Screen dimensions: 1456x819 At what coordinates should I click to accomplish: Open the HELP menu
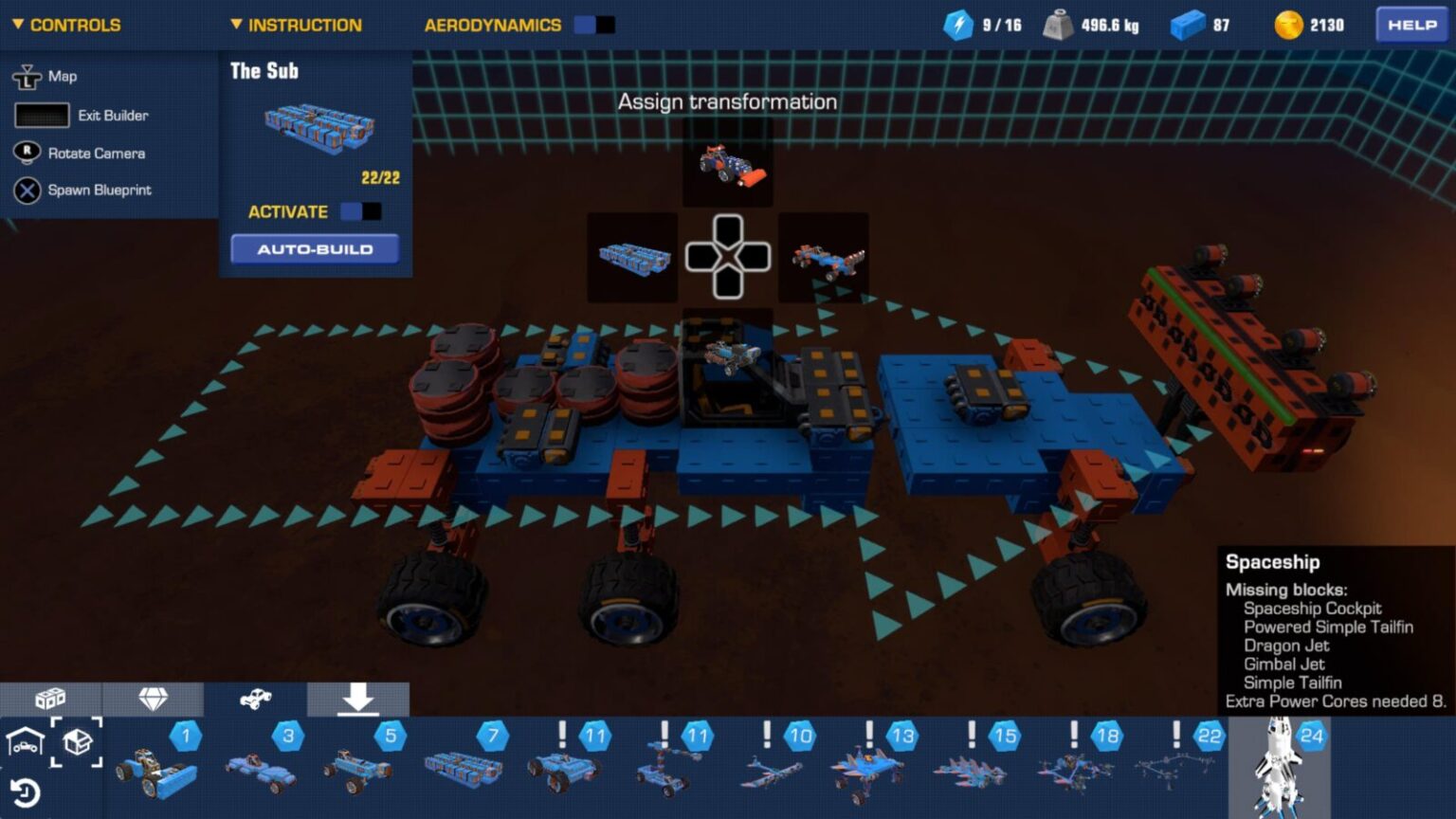(x=1410, y=26)
